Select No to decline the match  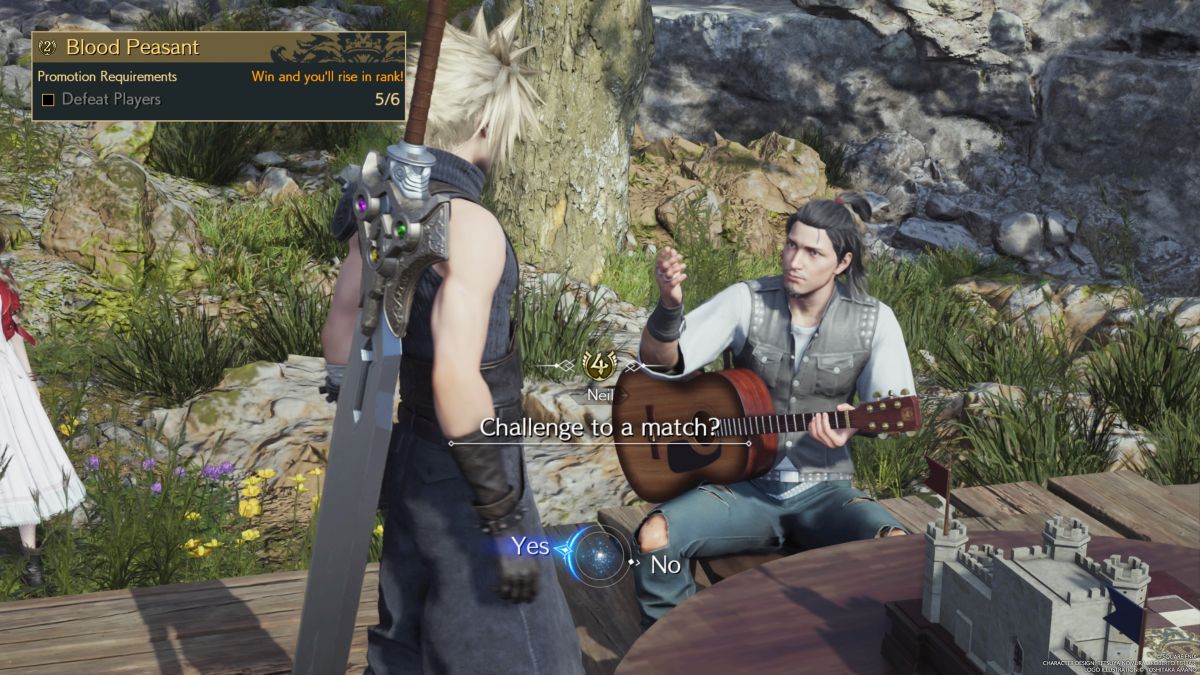(666, 565)
